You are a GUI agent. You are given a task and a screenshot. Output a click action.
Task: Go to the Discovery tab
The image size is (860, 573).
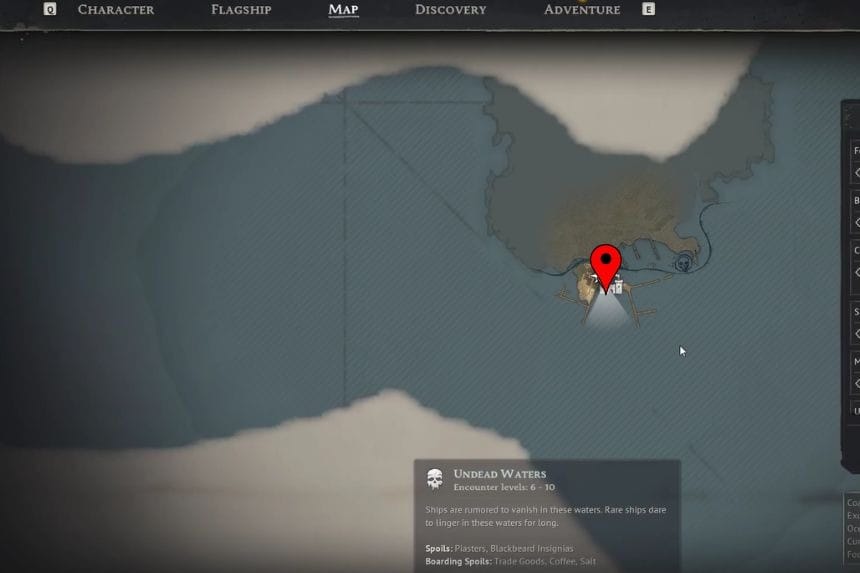pos(450,10)
